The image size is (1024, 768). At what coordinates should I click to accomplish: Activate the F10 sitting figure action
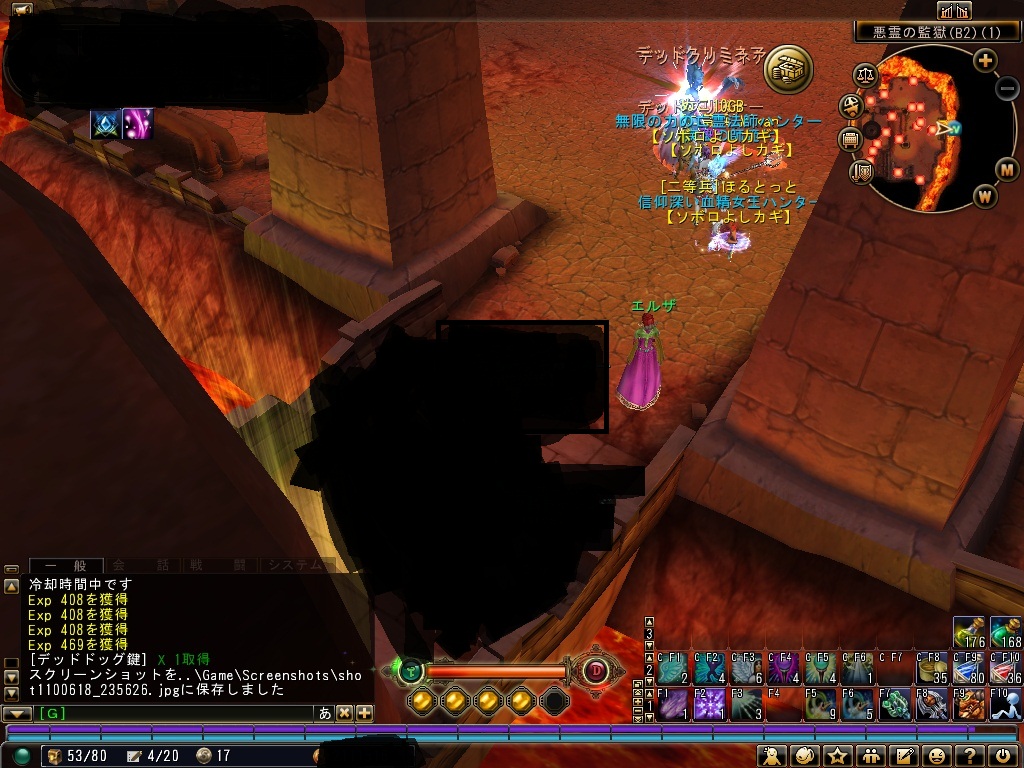tap(1005, 704)
